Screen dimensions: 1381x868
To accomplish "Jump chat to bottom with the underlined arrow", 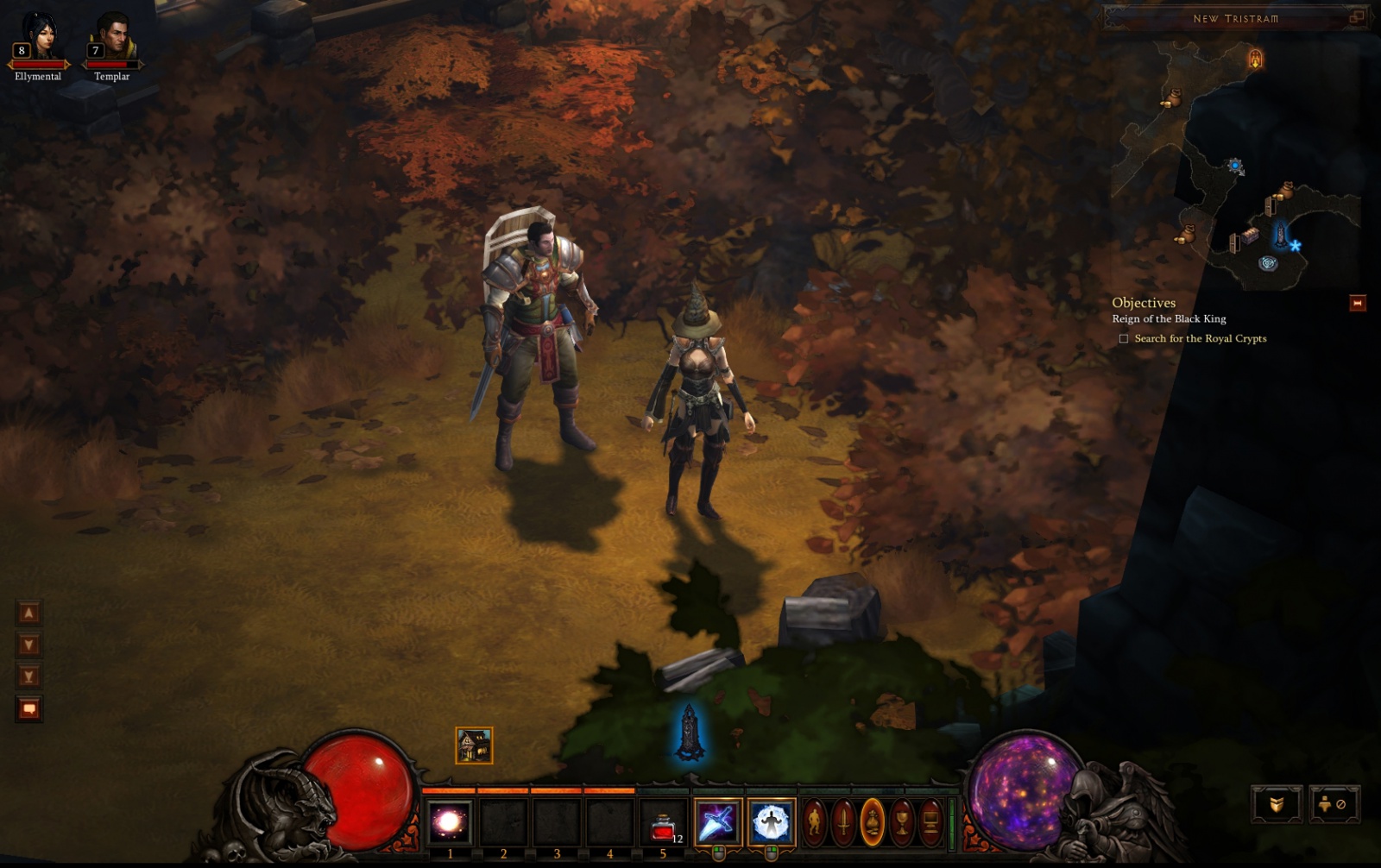I will pyautogui.click(x=28, y=676).
